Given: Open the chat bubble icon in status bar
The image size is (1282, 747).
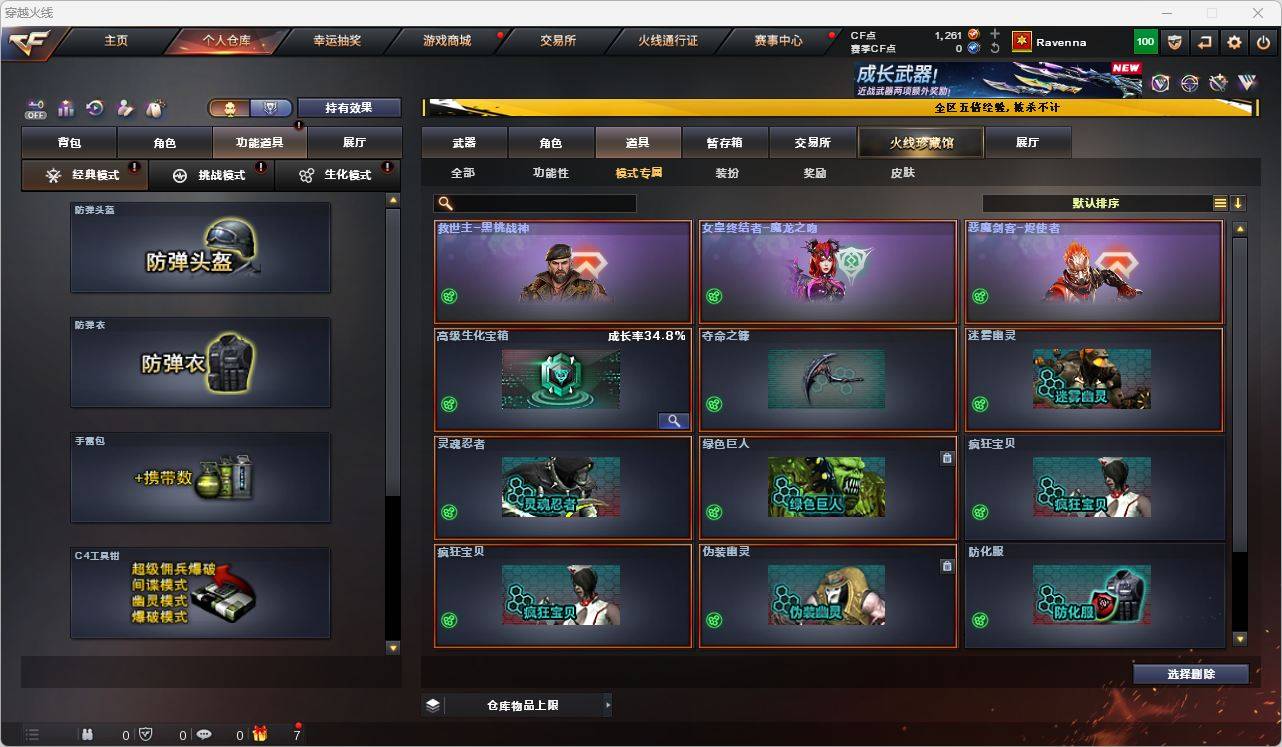Looking at the screenshot, I should (x=203, y=733).
